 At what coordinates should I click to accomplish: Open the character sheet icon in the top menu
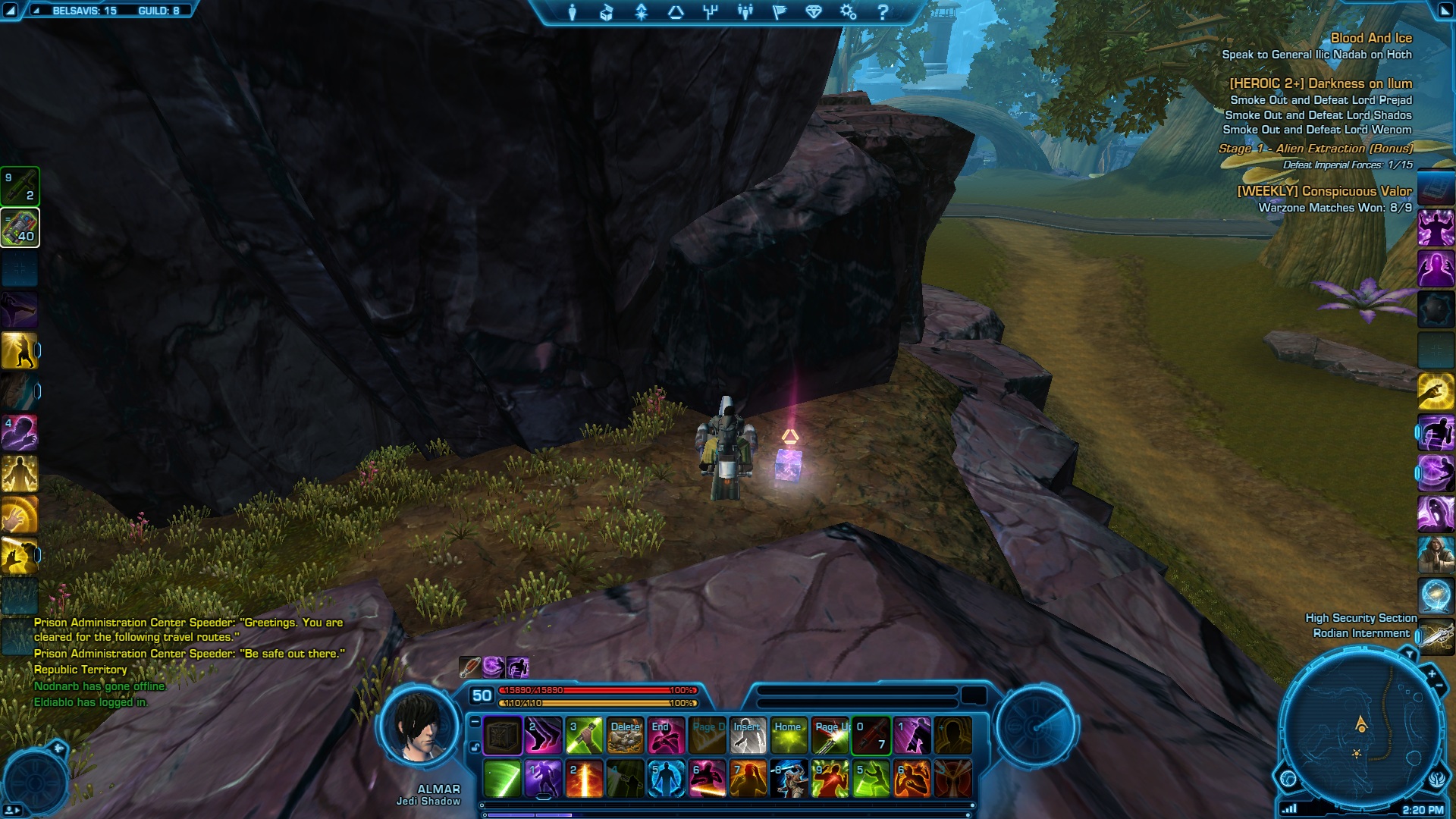tap(573, 12)
